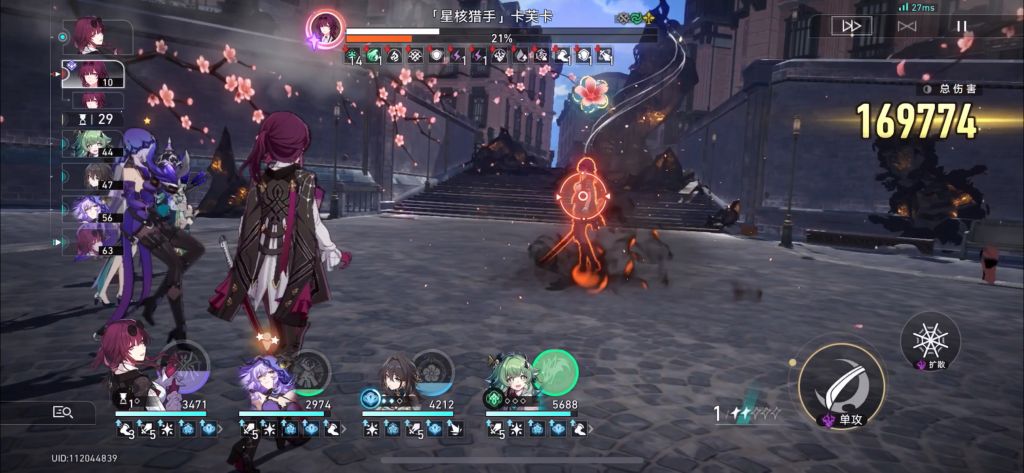Pause the battle
The height and width of the screenshot is (473, 1024).
click(961, 27)
